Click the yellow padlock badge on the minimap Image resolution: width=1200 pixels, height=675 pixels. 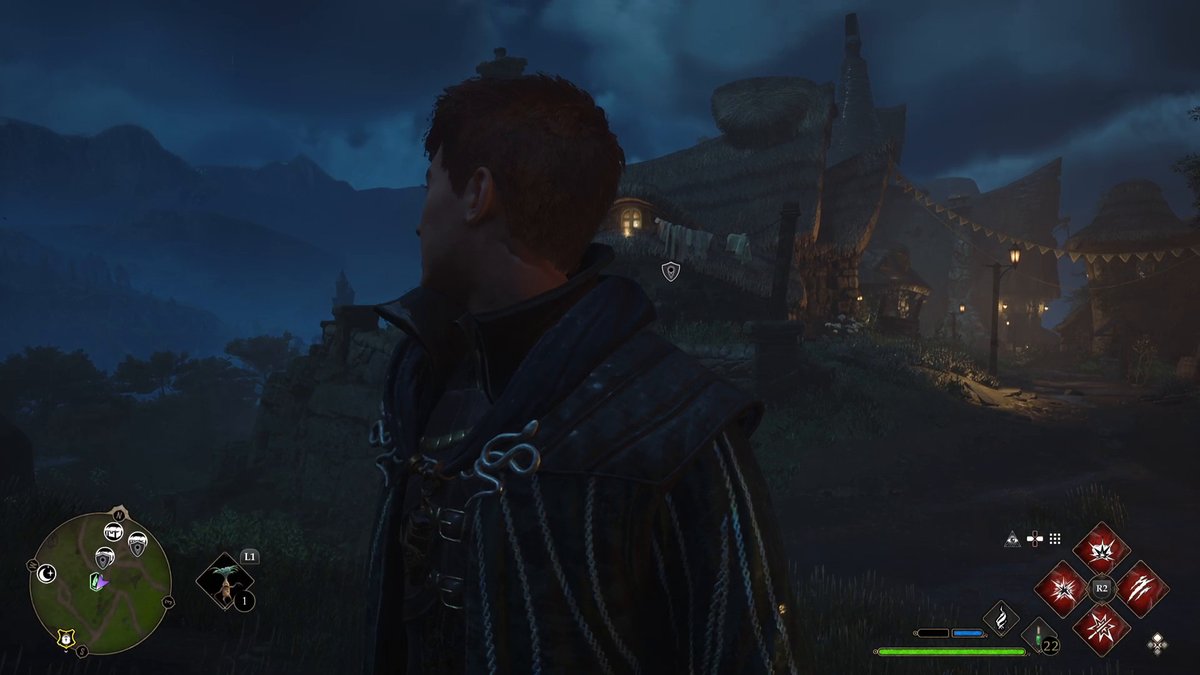[x=66, y=638]
